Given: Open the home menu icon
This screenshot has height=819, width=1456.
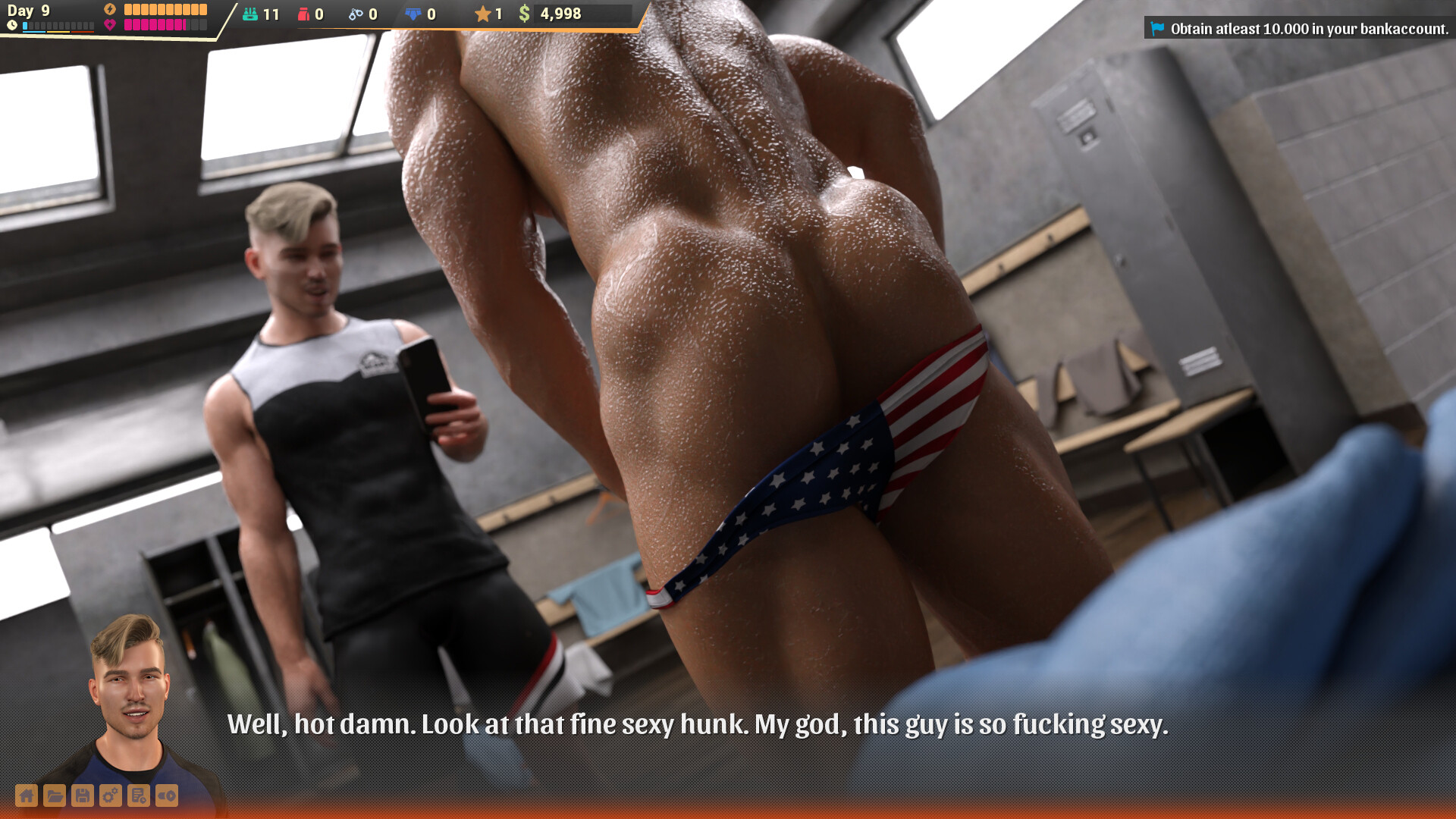Looking at the screenshot, I should point(27,795).
